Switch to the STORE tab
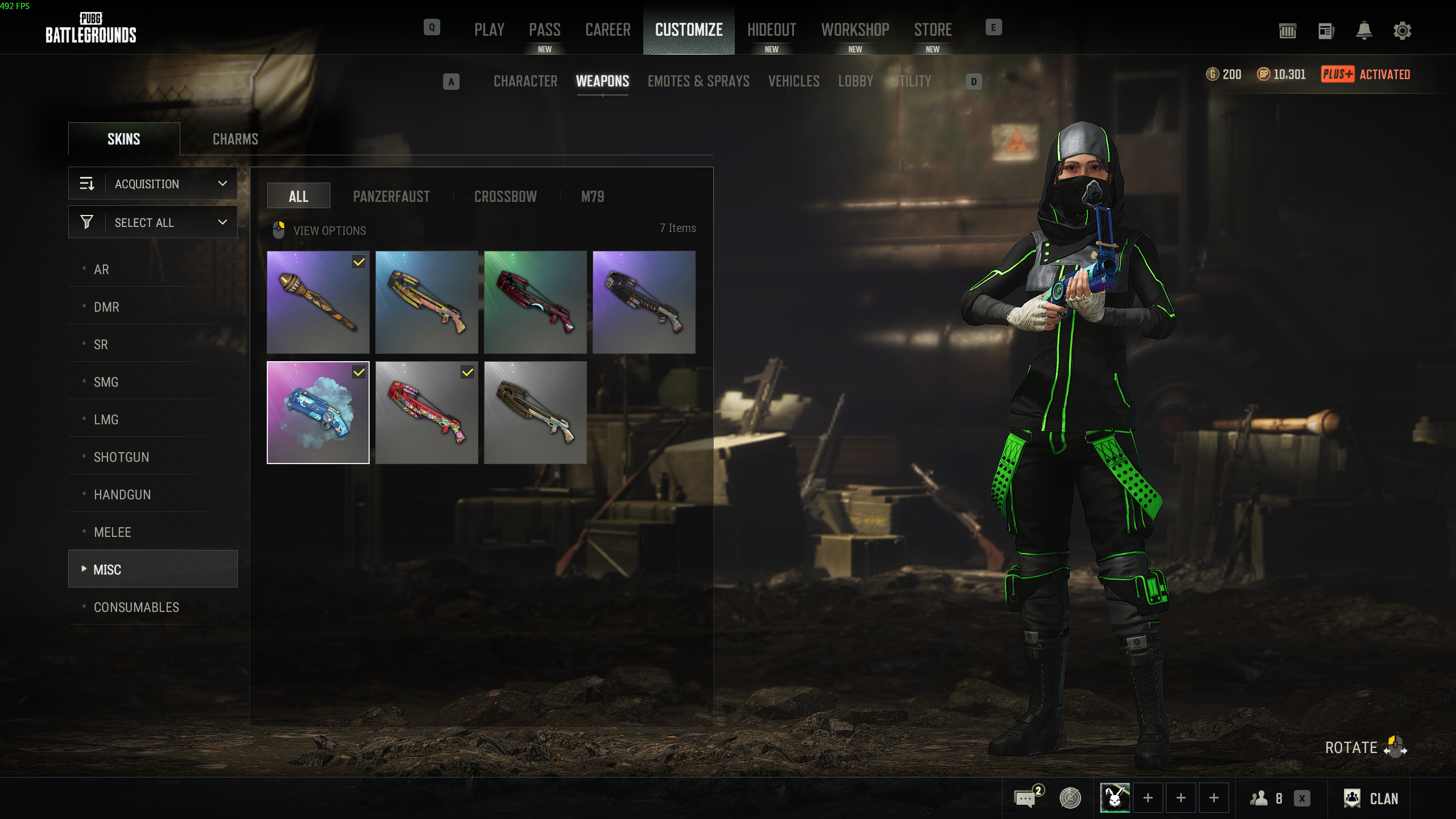 pyautogui.click(x=933, y=30)
